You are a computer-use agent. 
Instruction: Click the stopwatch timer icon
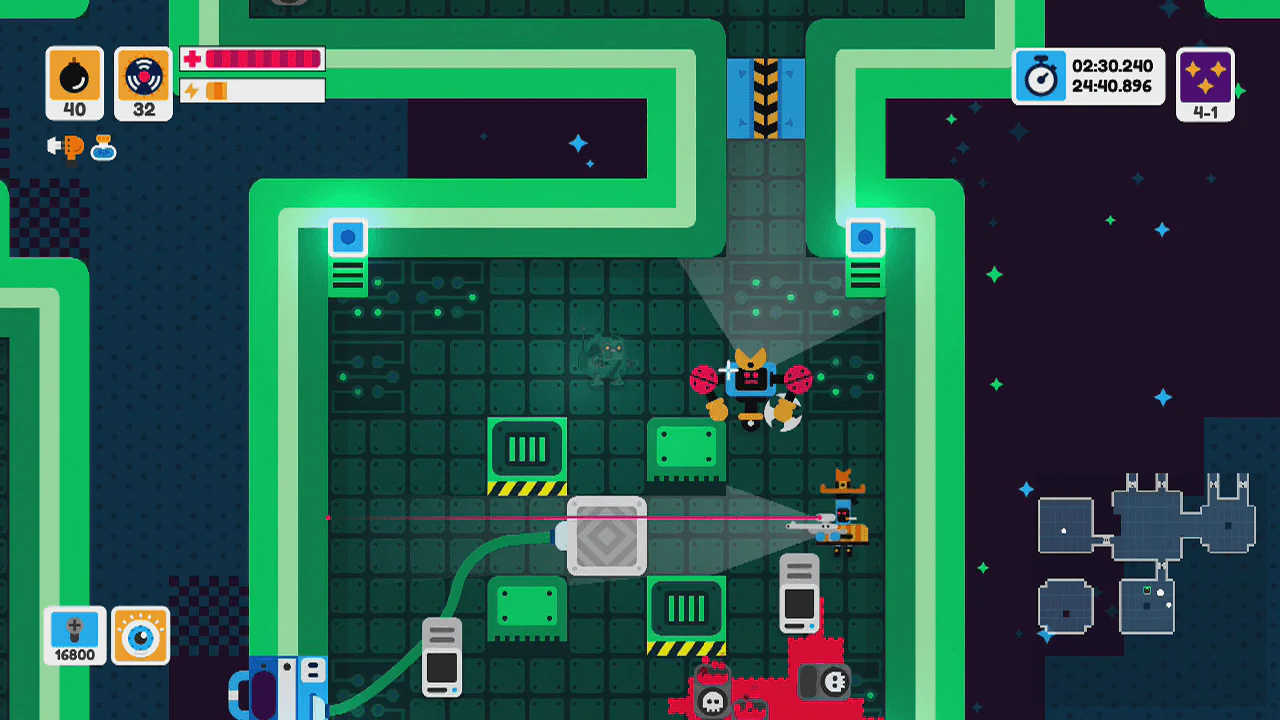coord(1041,76)
